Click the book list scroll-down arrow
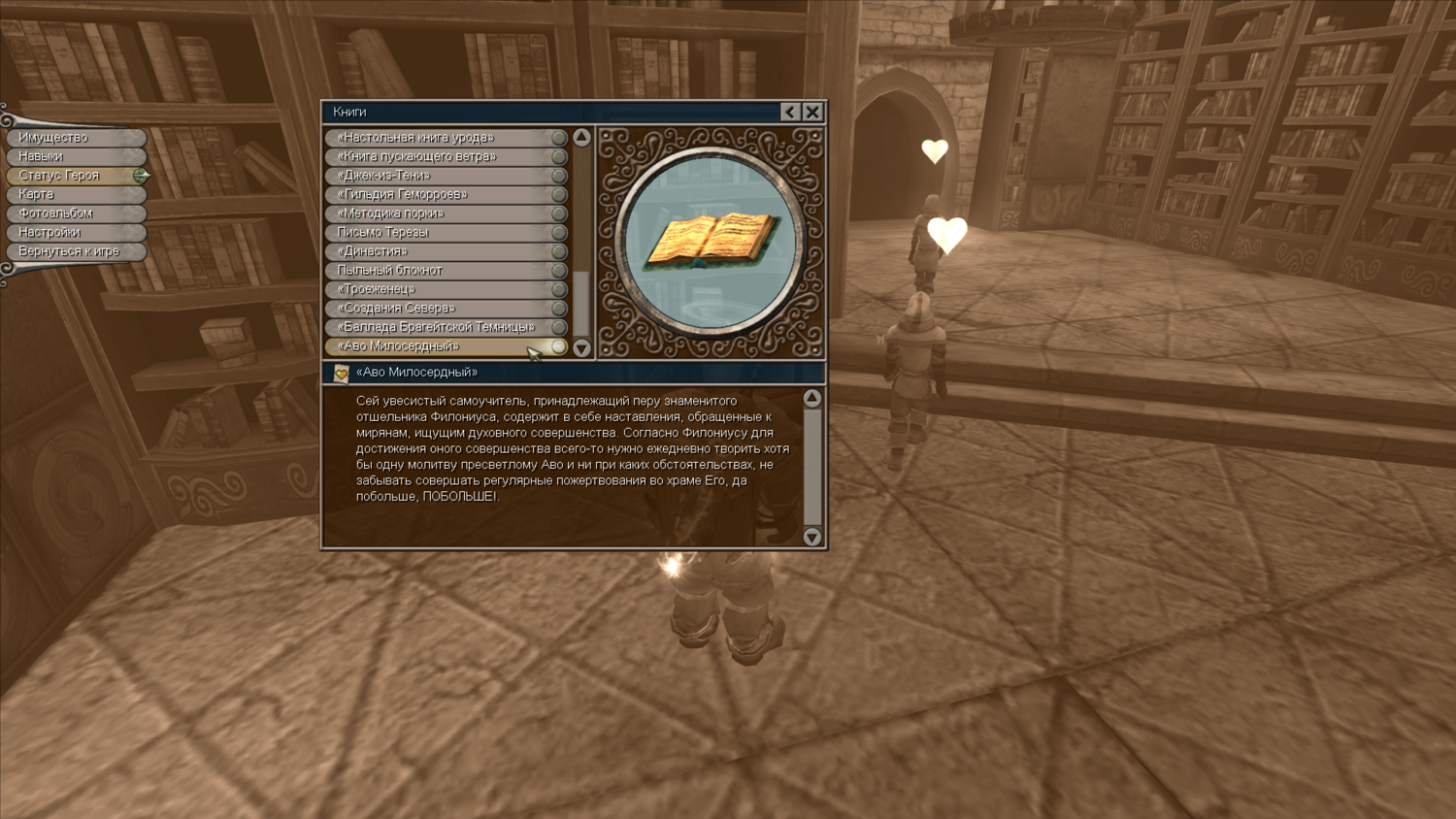The width and height of the screenshot is (1456, 819). click(581, 347)
